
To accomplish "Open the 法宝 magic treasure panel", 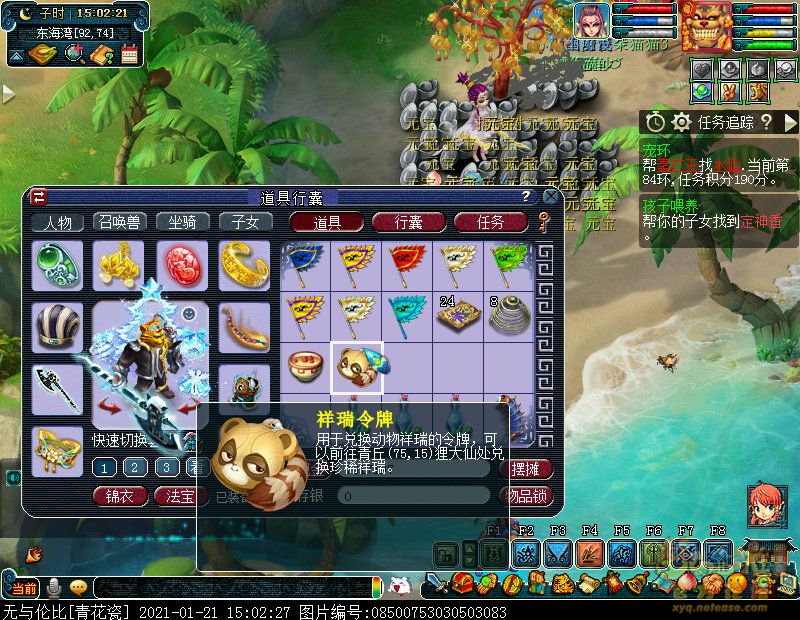I will click(180, 495).
